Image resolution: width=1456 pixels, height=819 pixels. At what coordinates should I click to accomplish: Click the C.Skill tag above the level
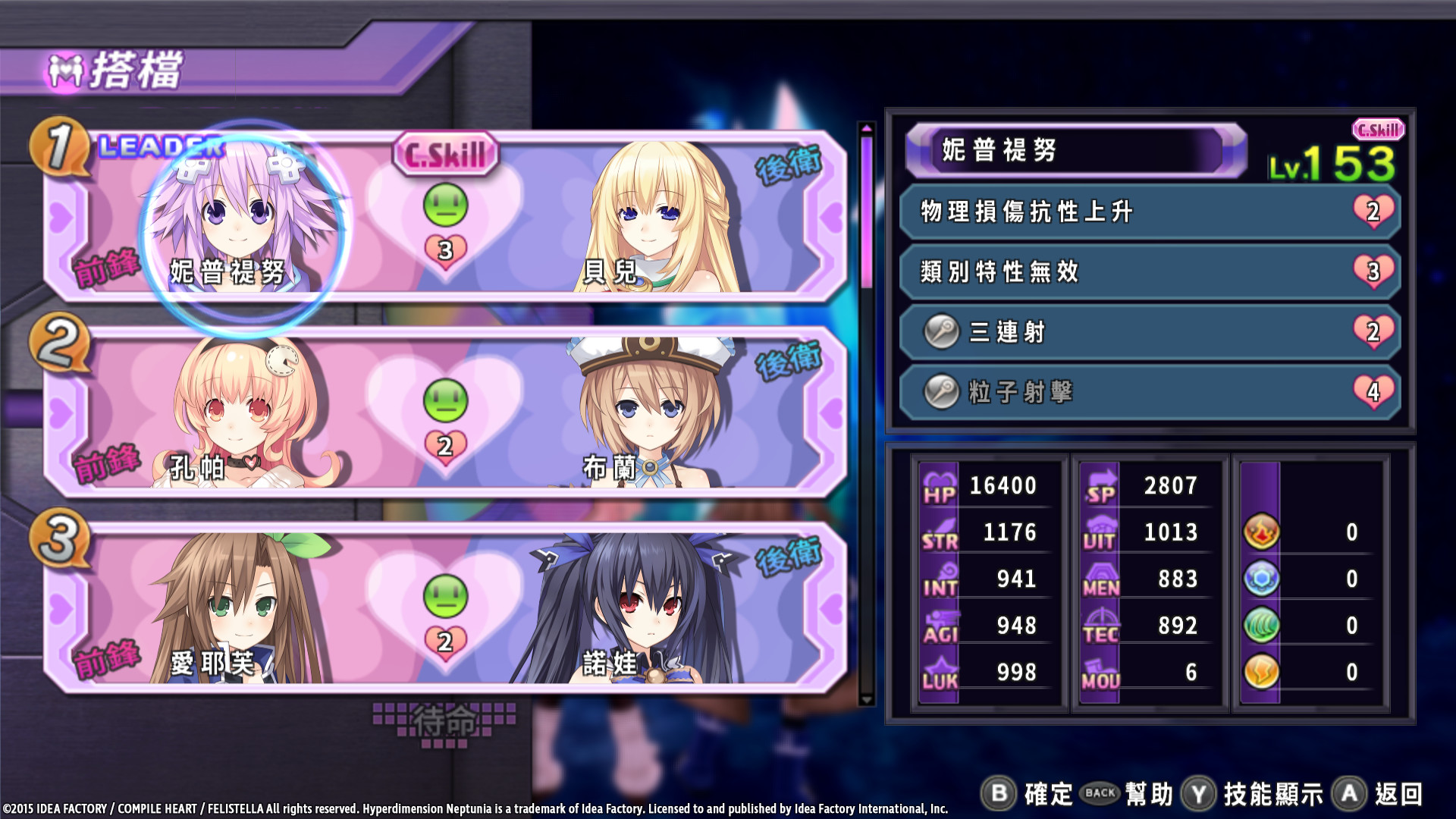(1378, 130)
